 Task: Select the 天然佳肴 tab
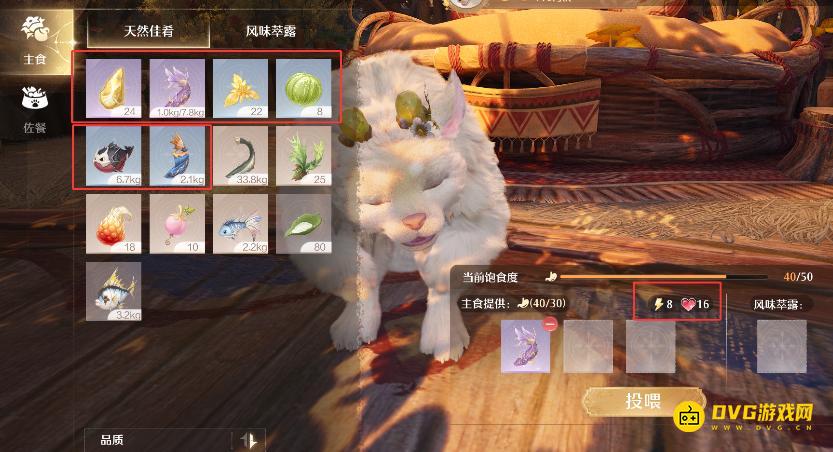148,31
